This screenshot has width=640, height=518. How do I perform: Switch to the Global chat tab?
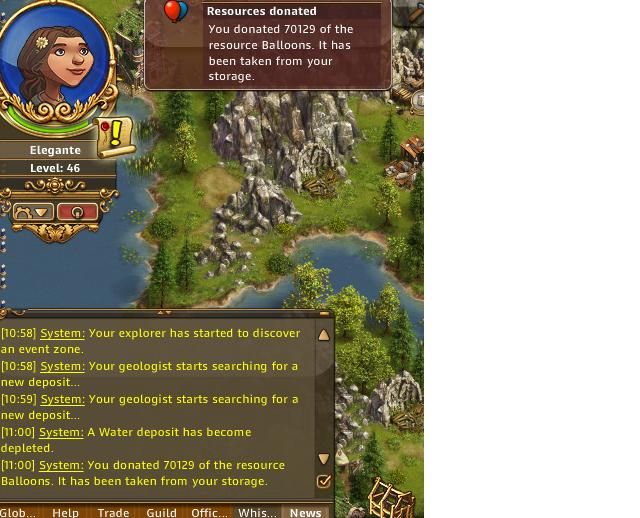(18, 512)
